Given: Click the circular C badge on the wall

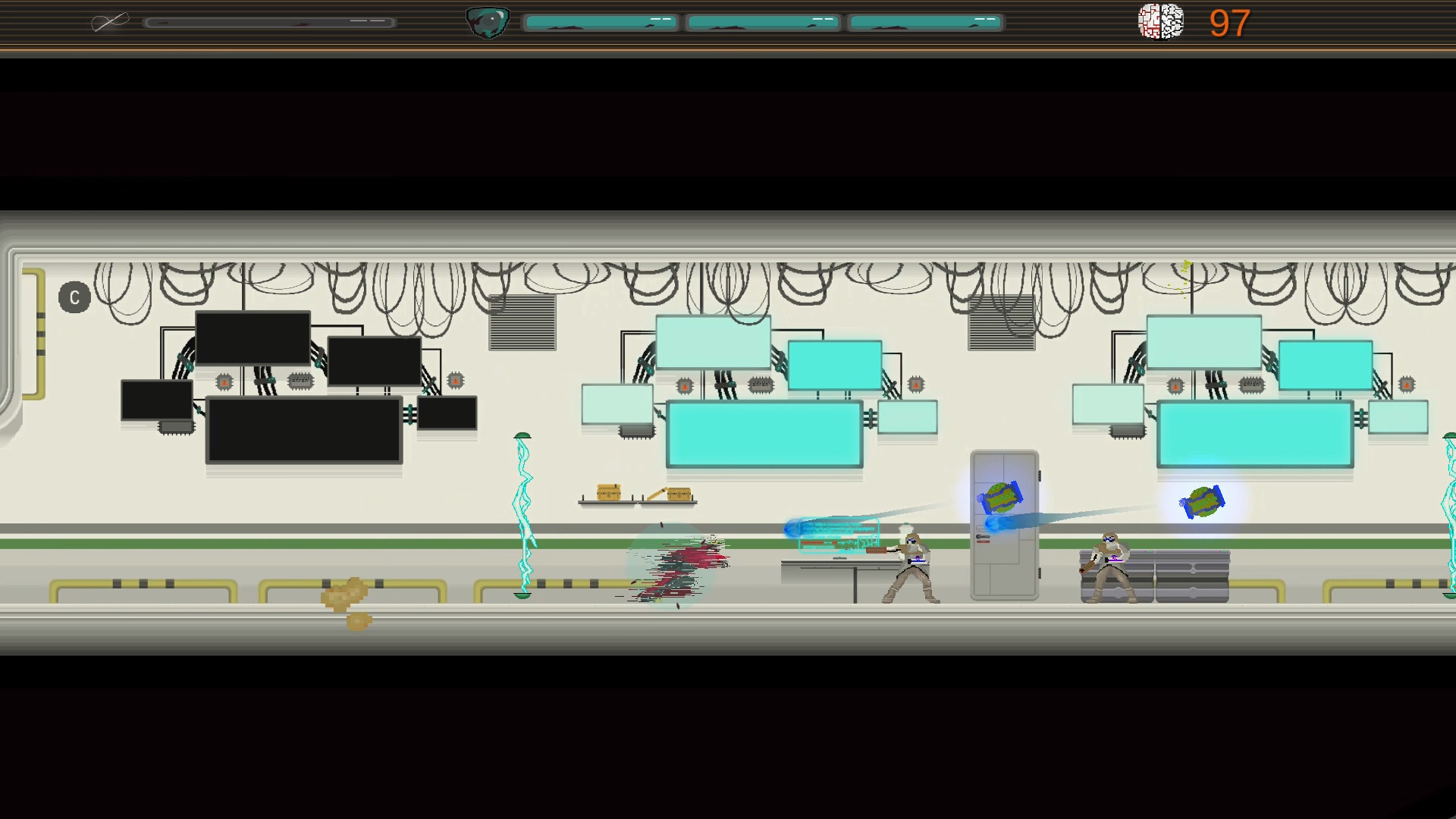Looking at the screenshot, I should point(74,297).
